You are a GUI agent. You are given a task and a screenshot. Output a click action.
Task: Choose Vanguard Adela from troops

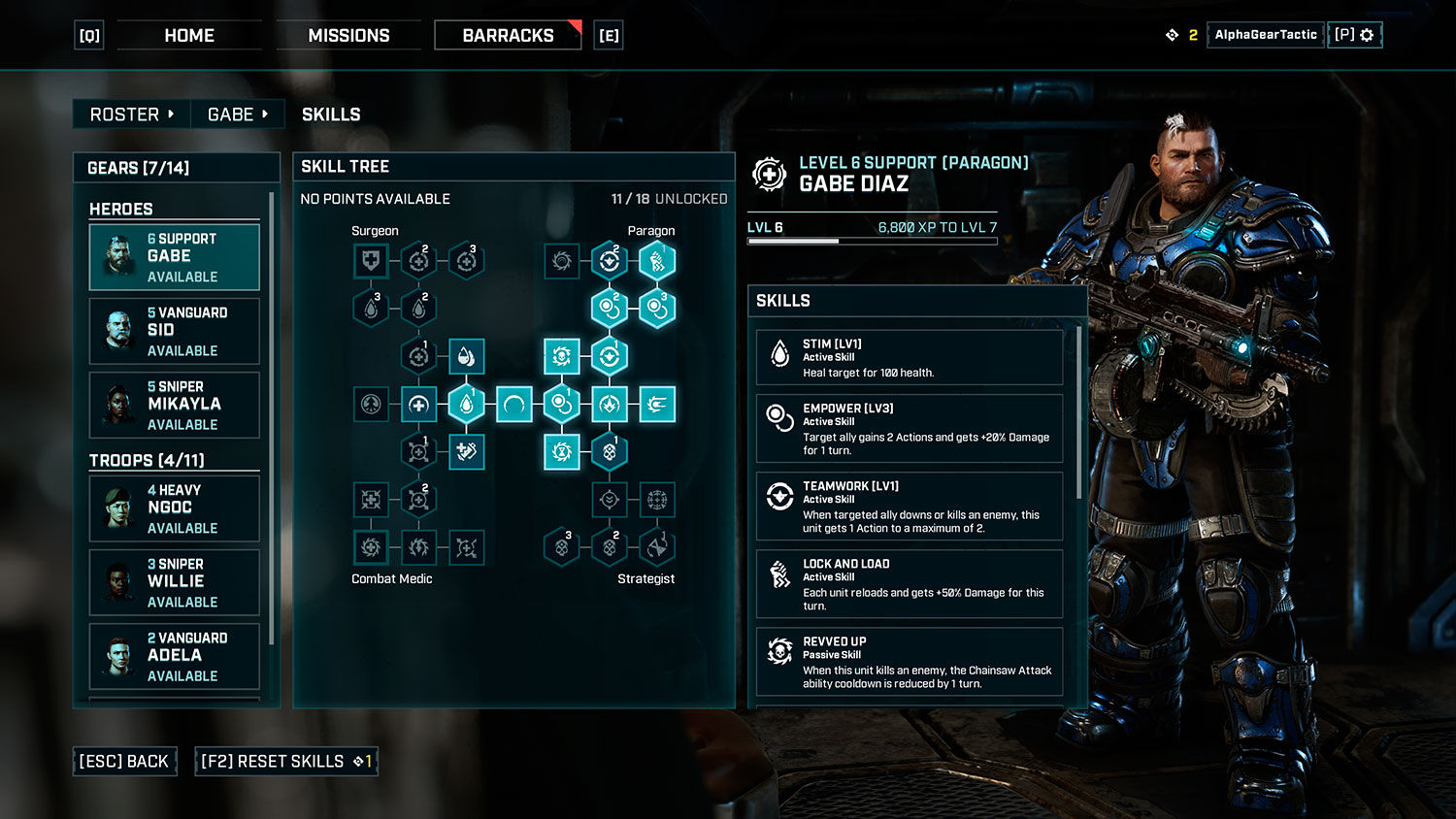(x=175, y=656)
